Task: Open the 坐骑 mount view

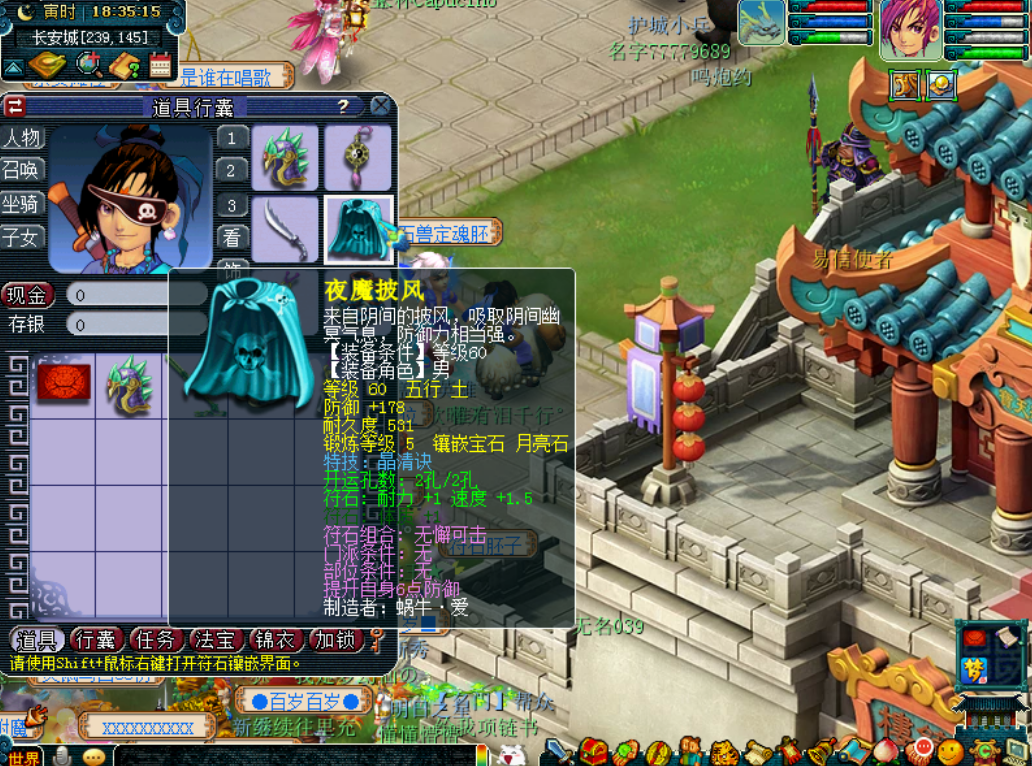Action: tap(22, 204)
